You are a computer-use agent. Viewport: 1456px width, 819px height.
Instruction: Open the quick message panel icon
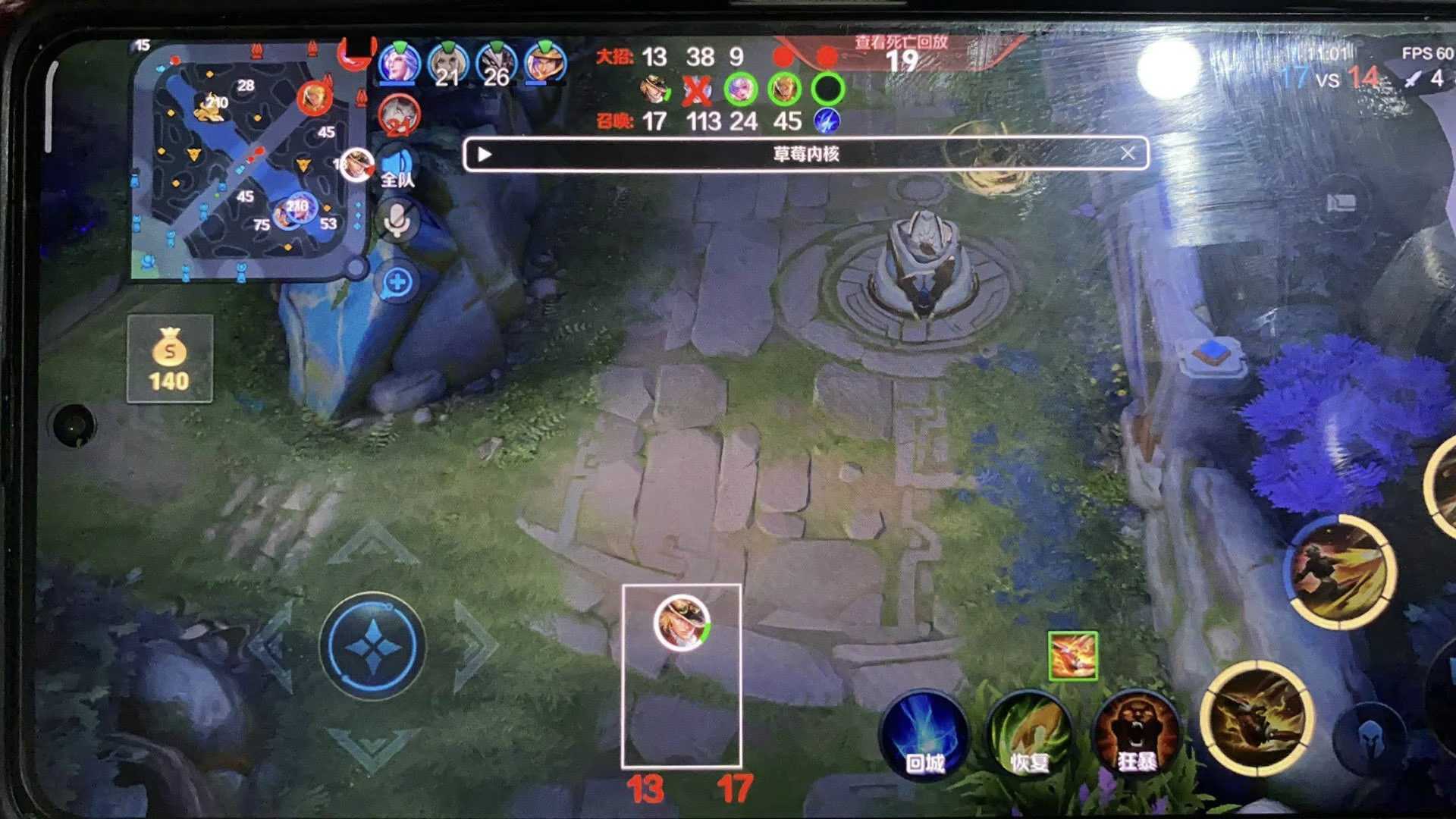click(x=1341, y=202)
